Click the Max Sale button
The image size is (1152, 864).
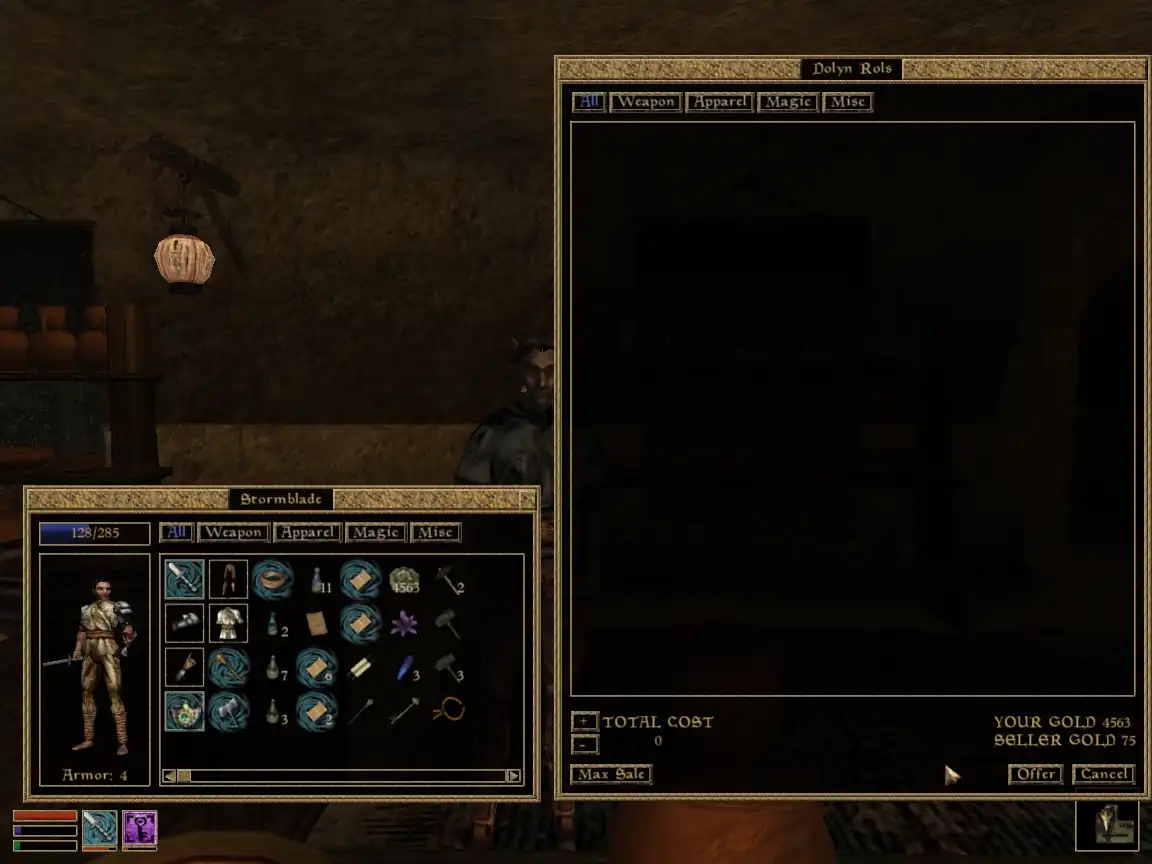[611, 774]
